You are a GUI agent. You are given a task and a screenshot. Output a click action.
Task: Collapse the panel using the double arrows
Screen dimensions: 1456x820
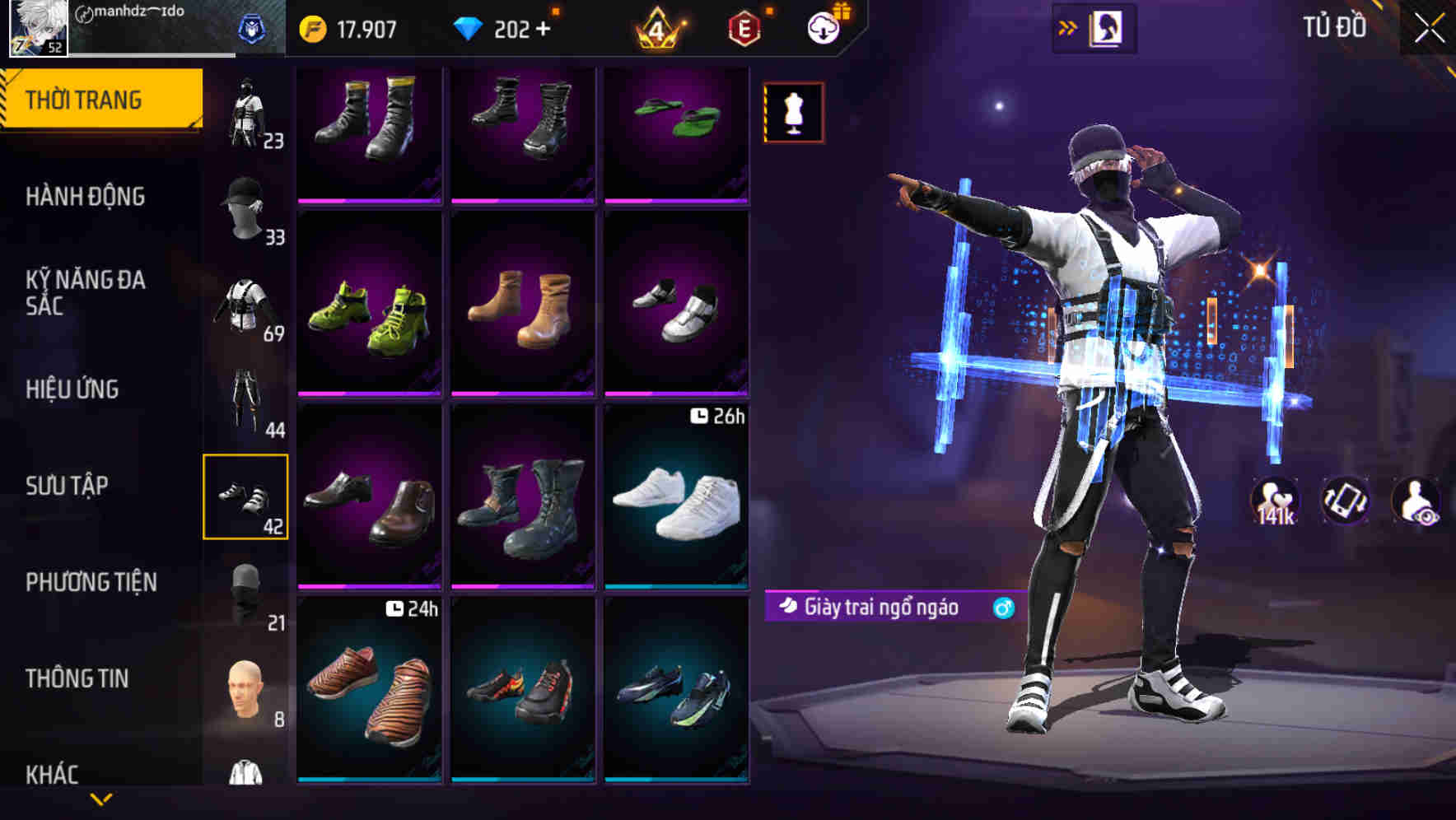point(1068,26)
